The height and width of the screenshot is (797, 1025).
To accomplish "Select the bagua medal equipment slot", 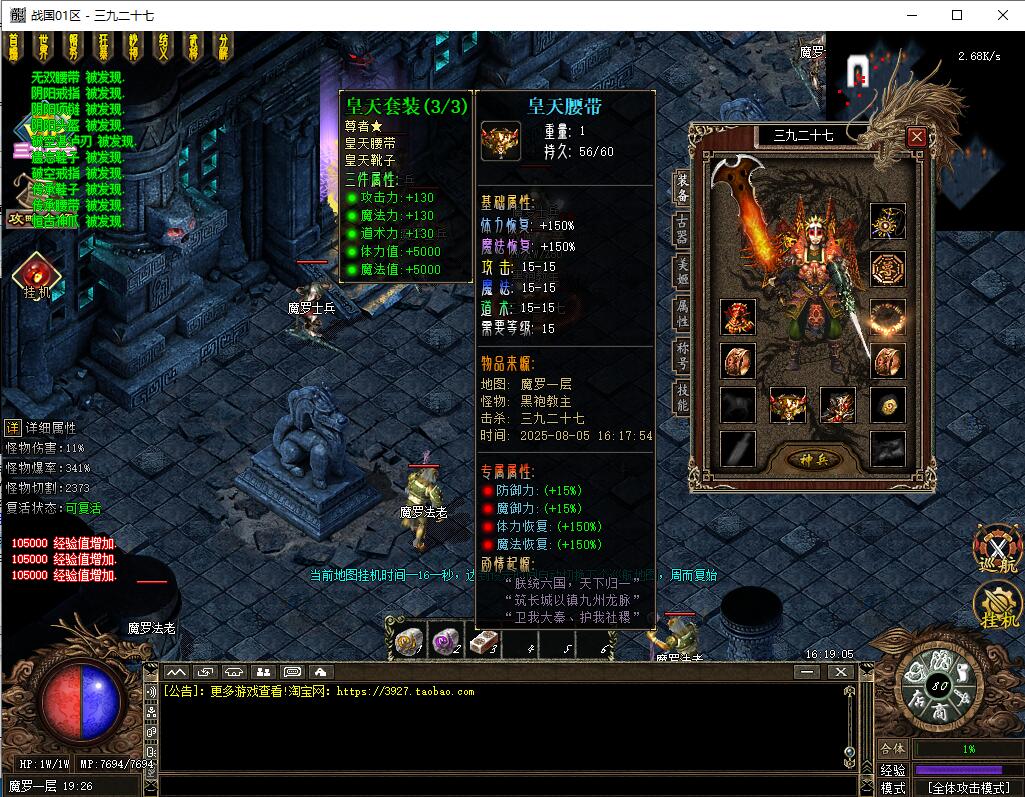I will click(887, 267).
